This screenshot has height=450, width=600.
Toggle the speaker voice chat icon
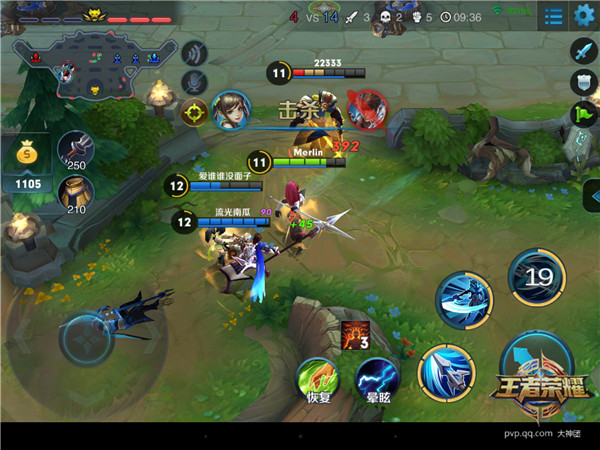(194, 53)
